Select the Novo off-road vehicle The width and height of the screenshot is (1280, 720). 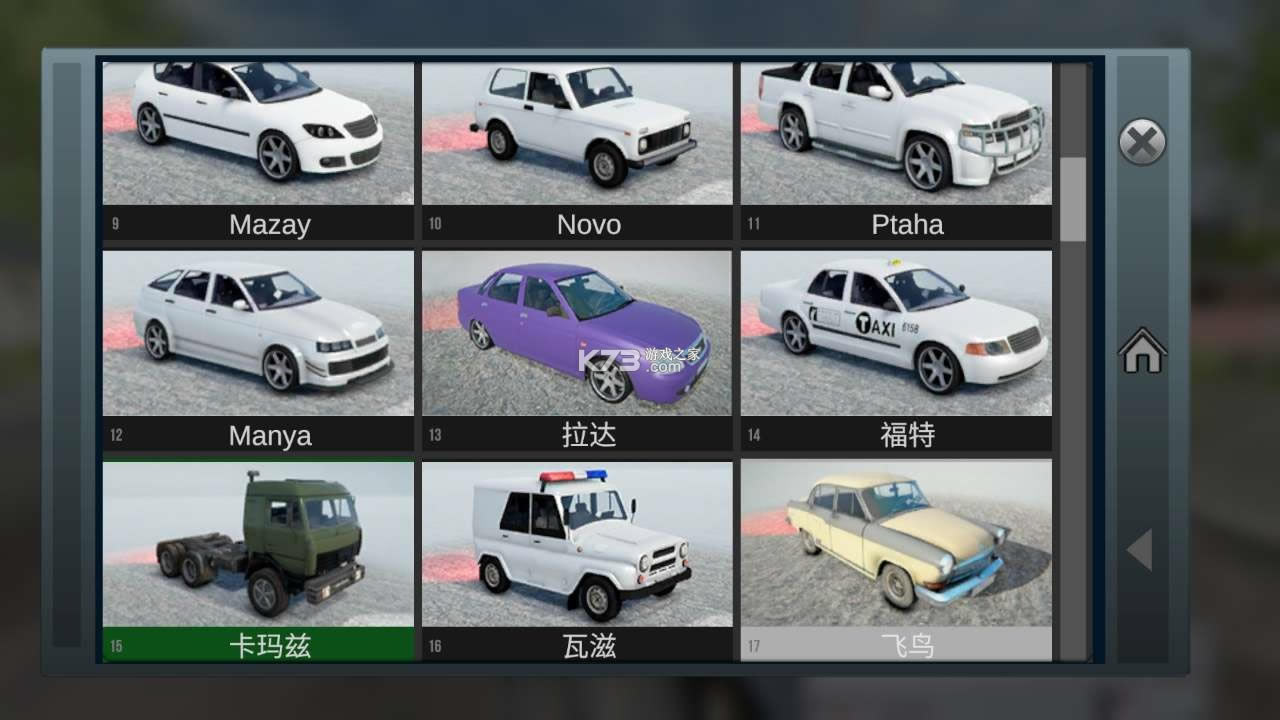(578, 130)
